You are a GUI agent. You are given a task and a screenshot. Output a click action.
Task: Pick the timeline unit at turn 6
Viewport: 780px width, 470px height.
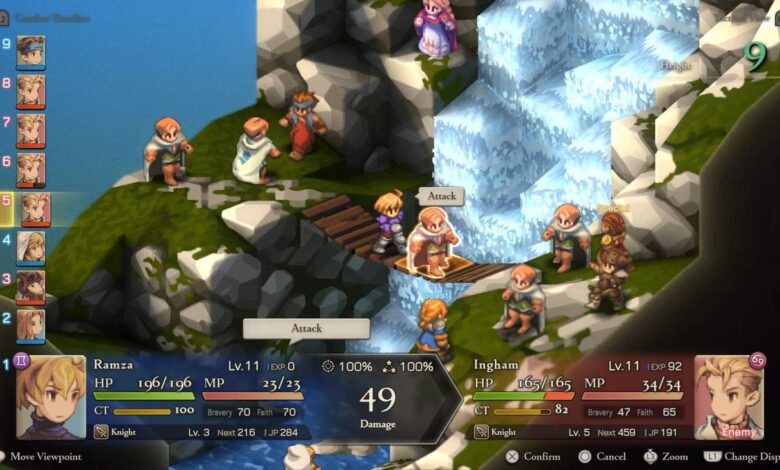(31, 169)
